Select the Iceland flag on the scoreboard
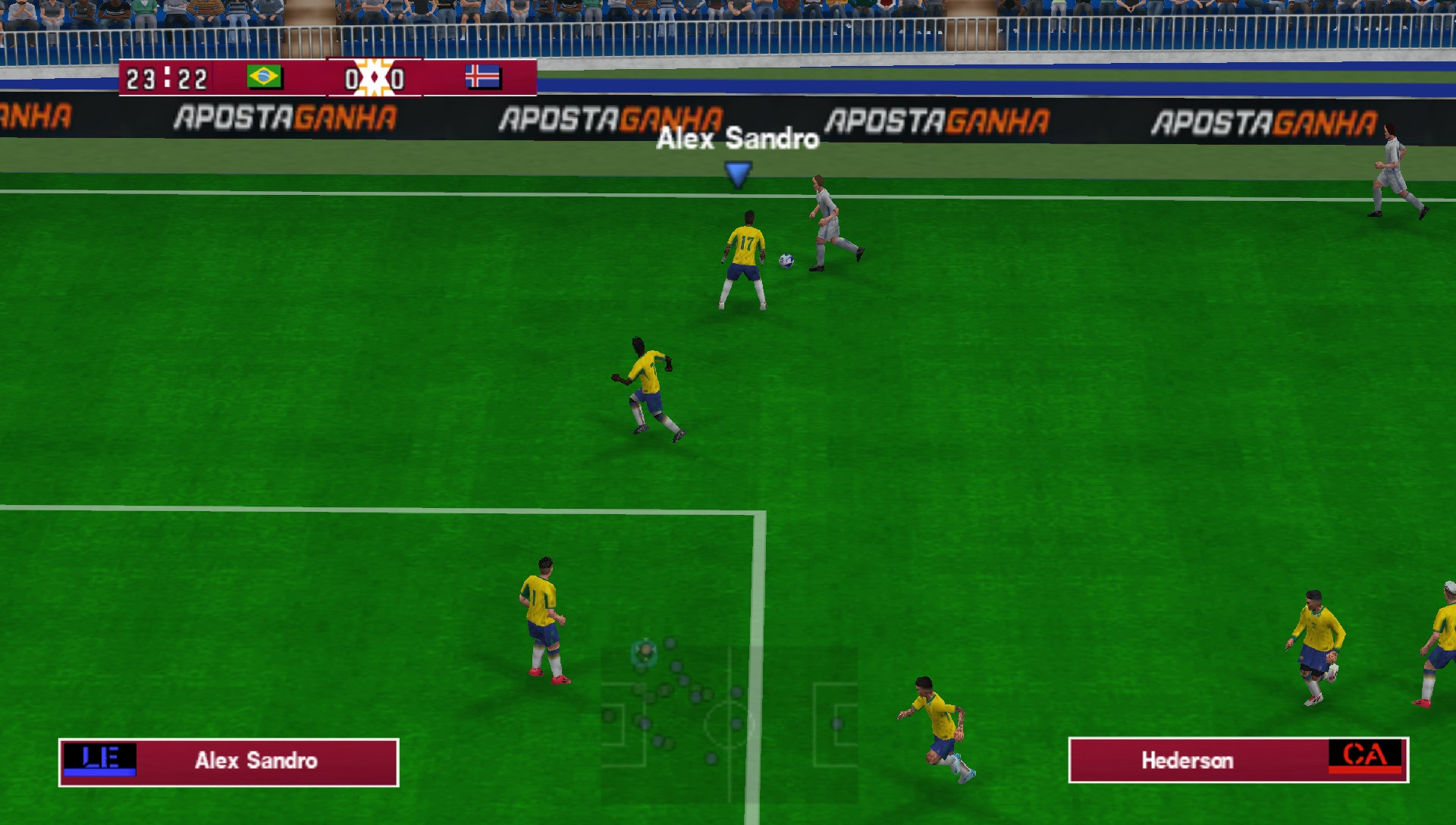Viewport: 1456px width, 825px height. pyautogui.click(x=483, y=77)
